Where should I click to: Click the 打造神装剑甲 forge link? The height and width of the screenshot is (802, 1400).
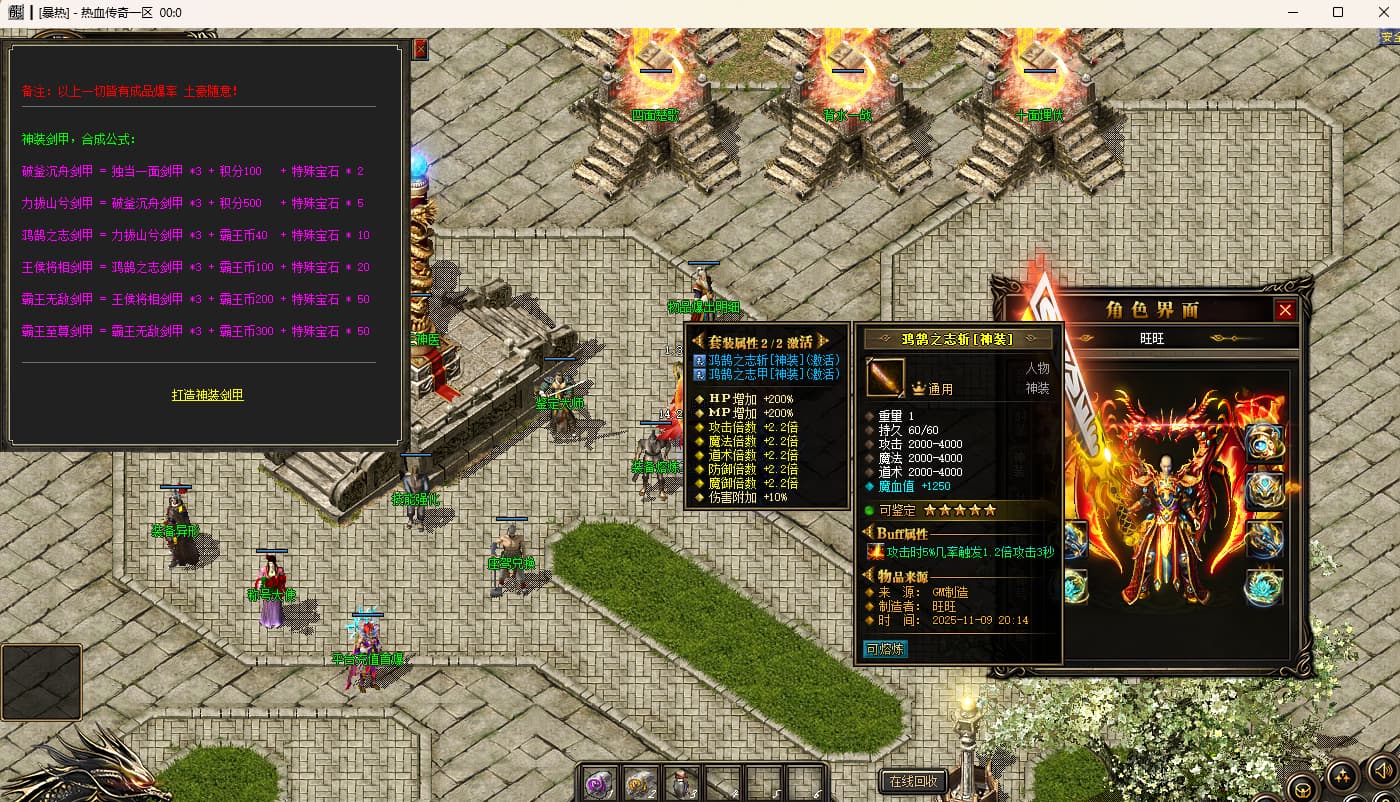coord(207,395)
